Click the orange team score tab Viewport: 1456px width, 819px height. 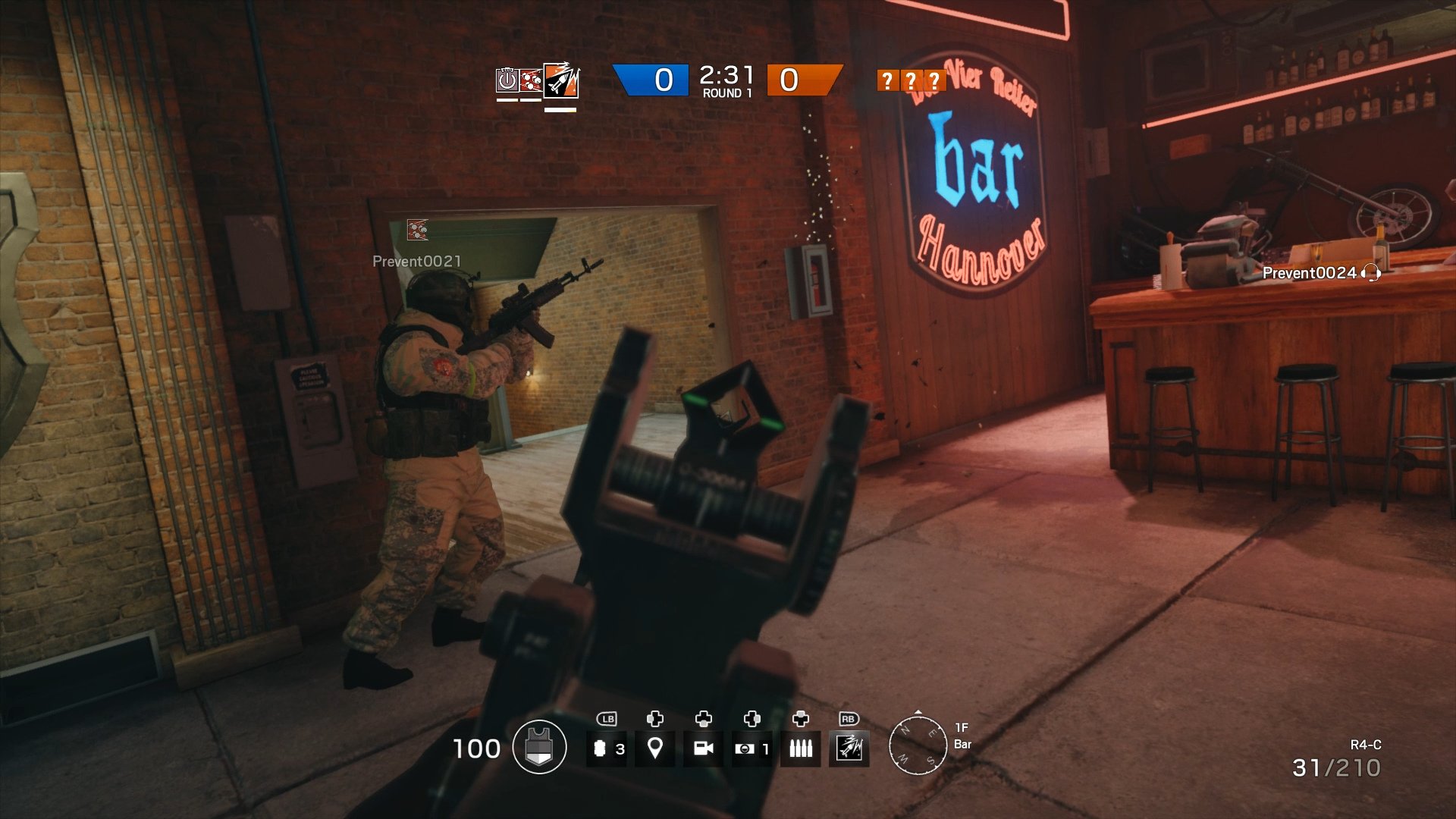pyautogui.click(x=805, y=78)
